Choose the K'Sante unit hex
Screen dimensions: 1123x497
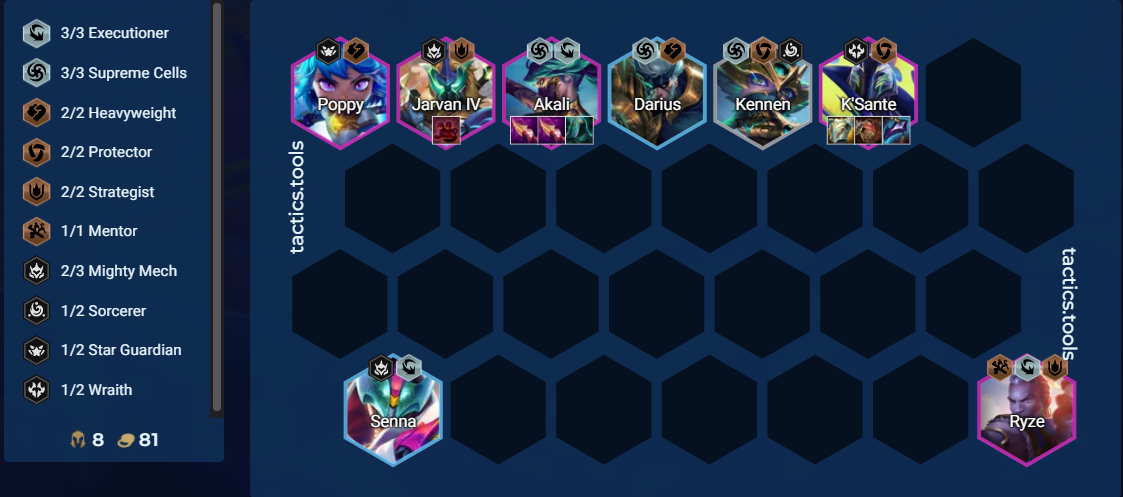[868, 94]
